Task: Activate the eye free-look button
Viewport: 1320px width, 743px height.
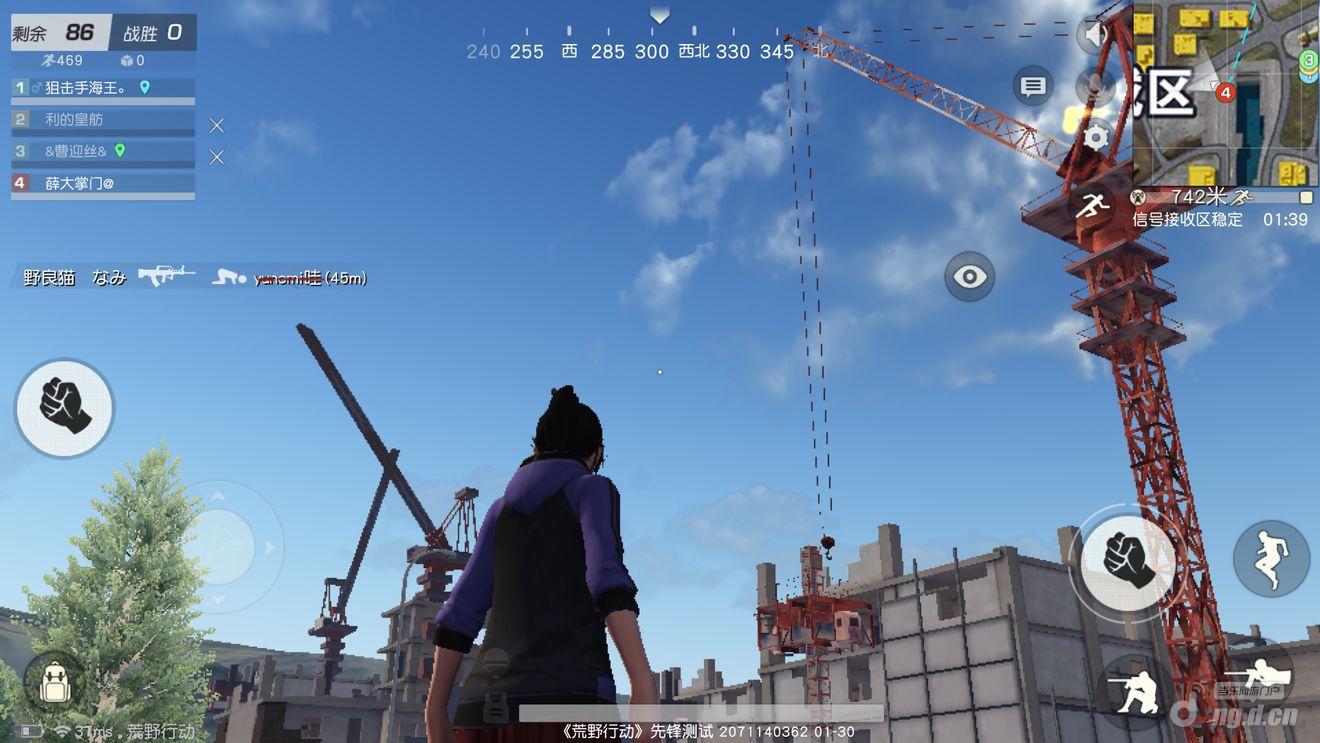Action: click(x=969, y=277)
